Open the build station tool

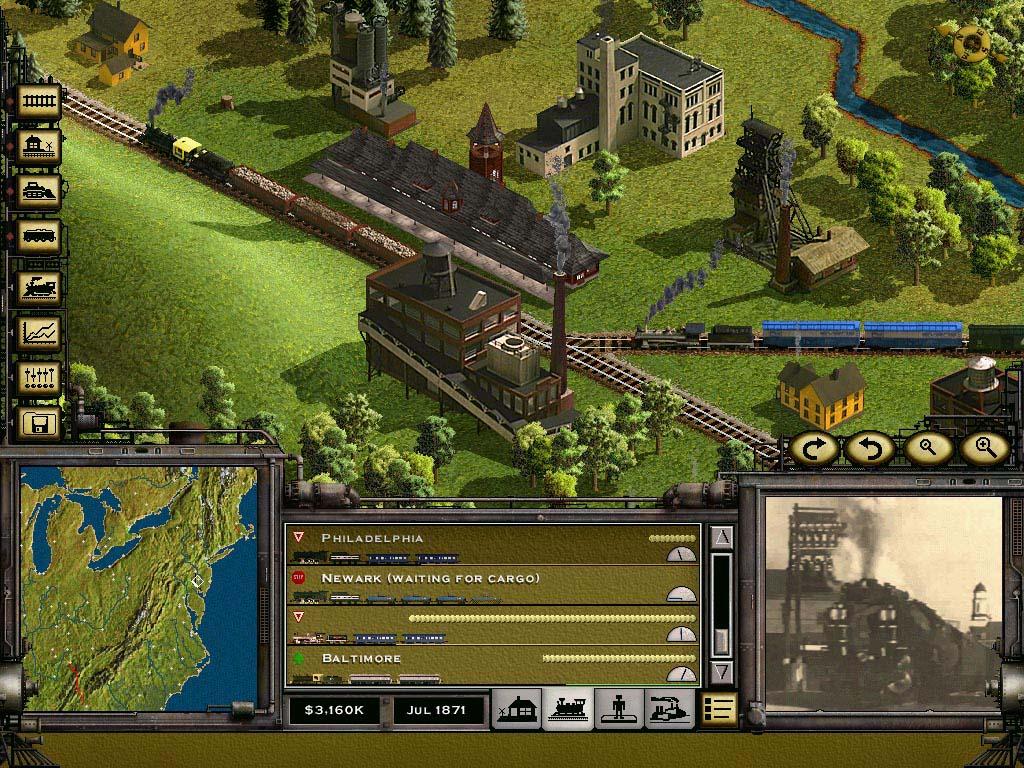pos(40,147)
